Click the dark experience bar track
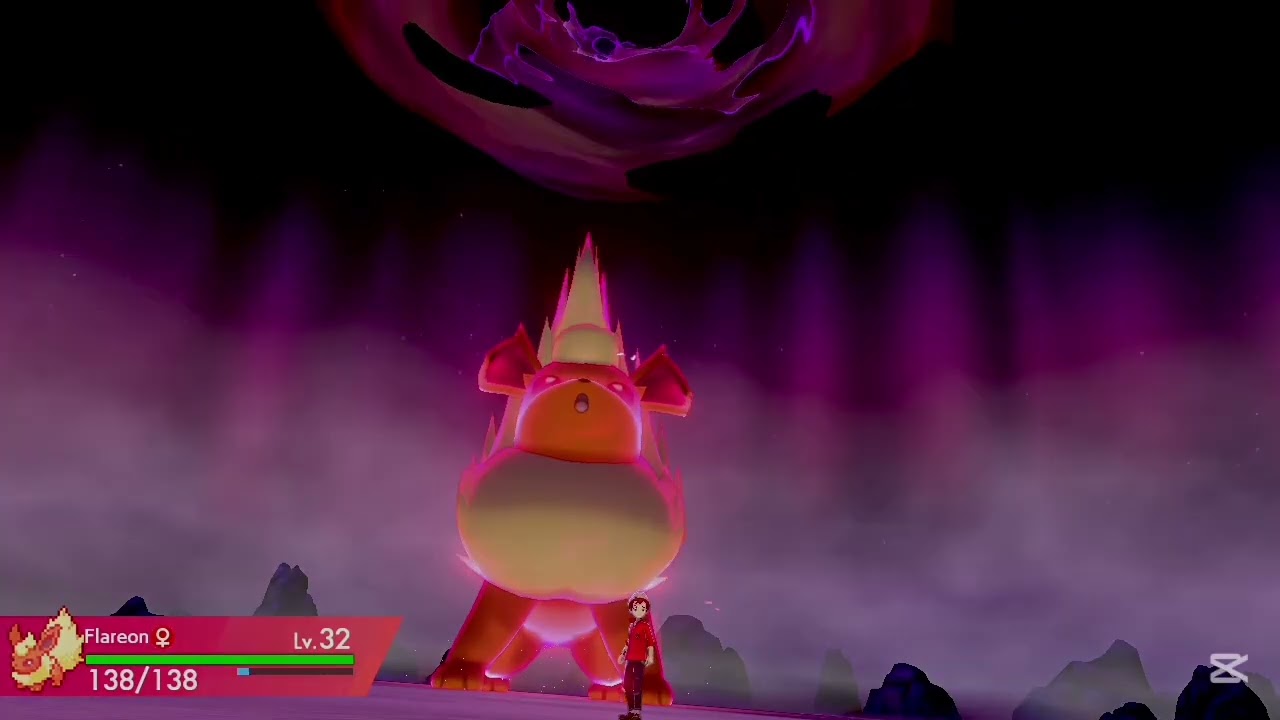The image size is (1280, 720). [x=310, y=674]
